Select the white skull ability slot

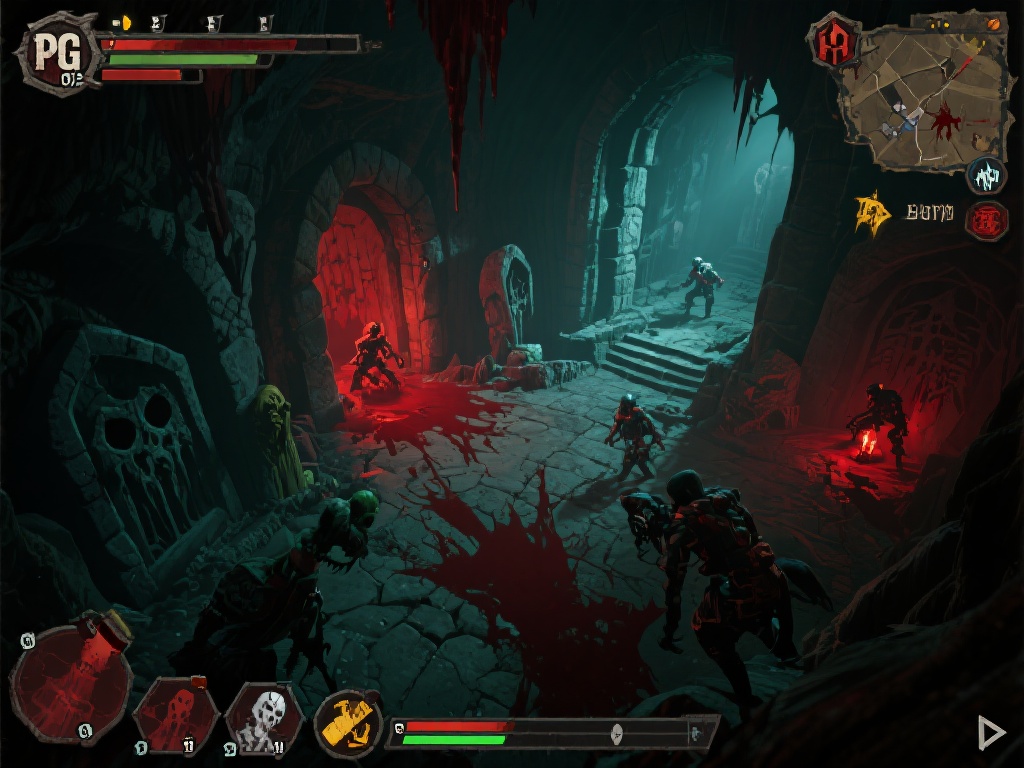263,717
